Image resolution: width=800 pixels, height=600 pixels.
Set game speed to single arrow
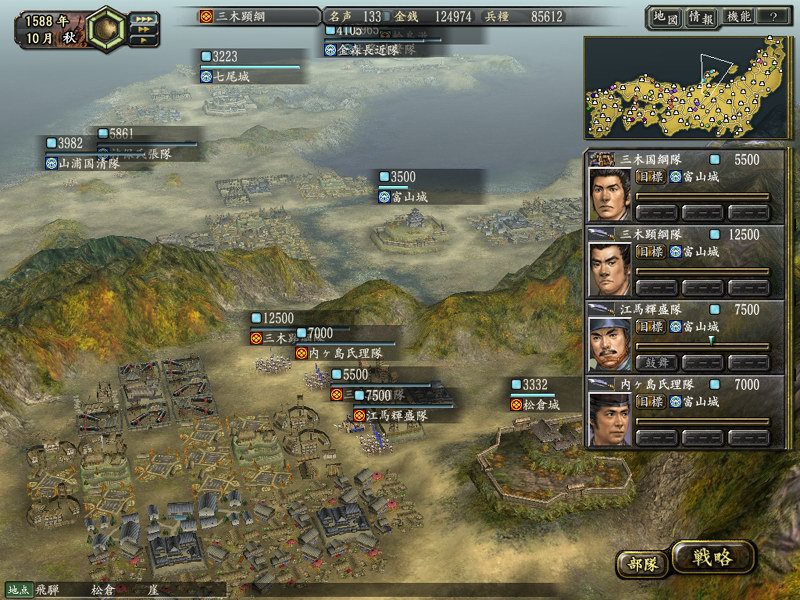pyautogui.click(x=142, y=41)
